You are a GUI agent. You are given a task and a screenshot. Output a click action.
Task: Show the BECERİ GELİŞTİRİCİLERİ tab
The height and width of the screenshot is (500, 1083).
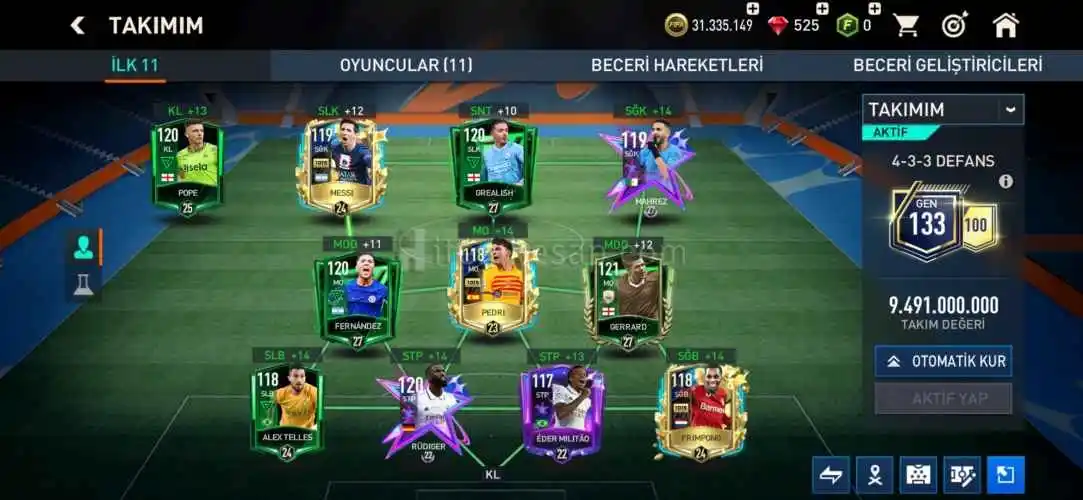coord(947,65)
